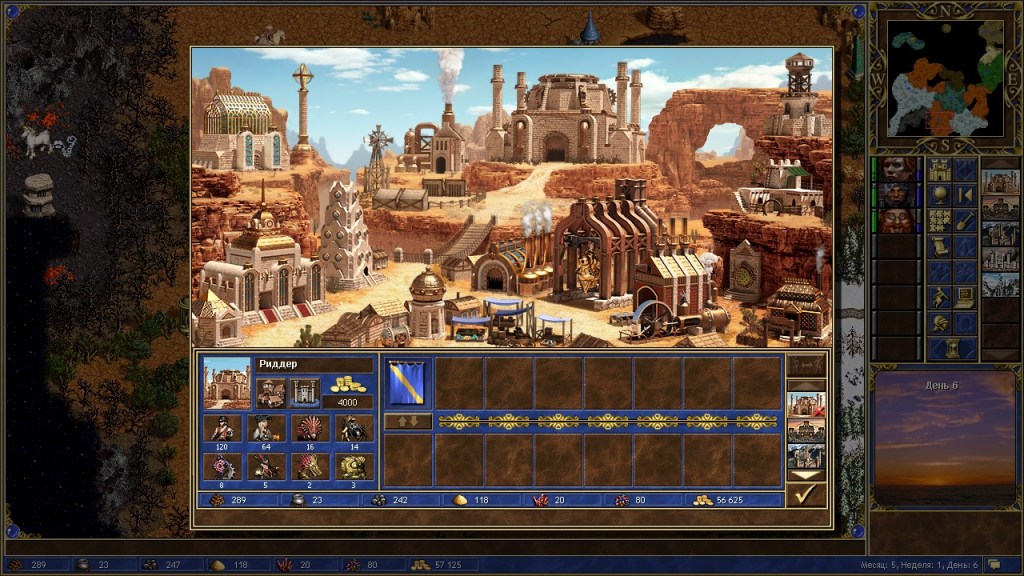The width and height of the screenshot is (1024, 576).
Task: Click the Риддер town portrait
Action: pyautogui.click(x=227, y=383)
